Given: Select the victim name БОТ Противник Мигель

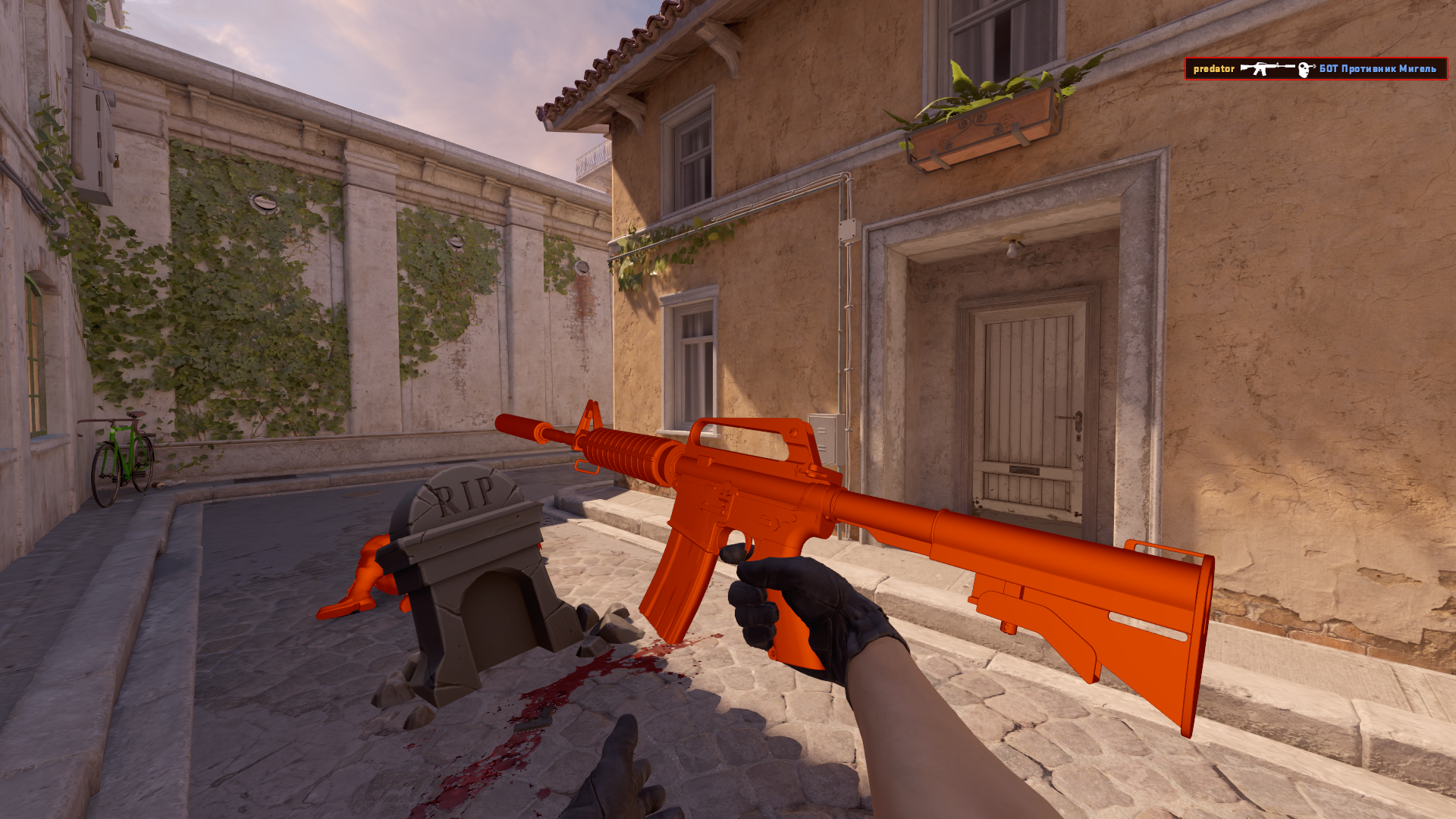Looking at the screenshot, I should [1378, 68].
